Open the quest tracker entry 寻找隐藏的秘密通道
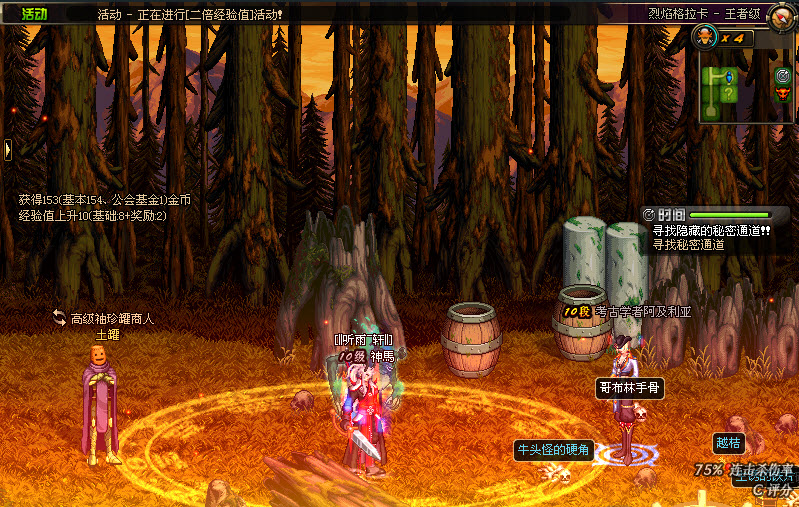Viewport: 799px width, 507px height. pos(711,230)
